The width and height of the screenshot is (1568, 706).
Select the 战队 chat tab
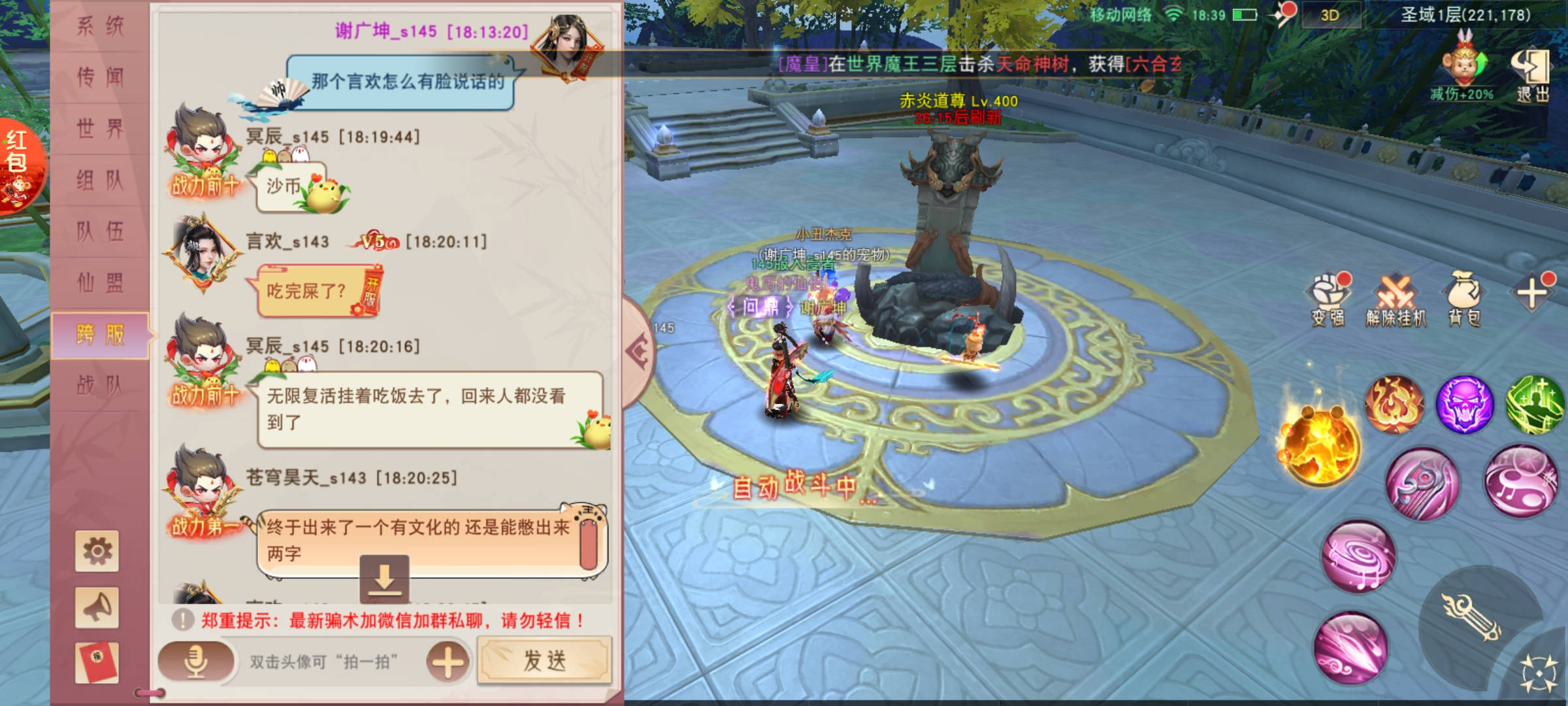click(x=100, y=386)
